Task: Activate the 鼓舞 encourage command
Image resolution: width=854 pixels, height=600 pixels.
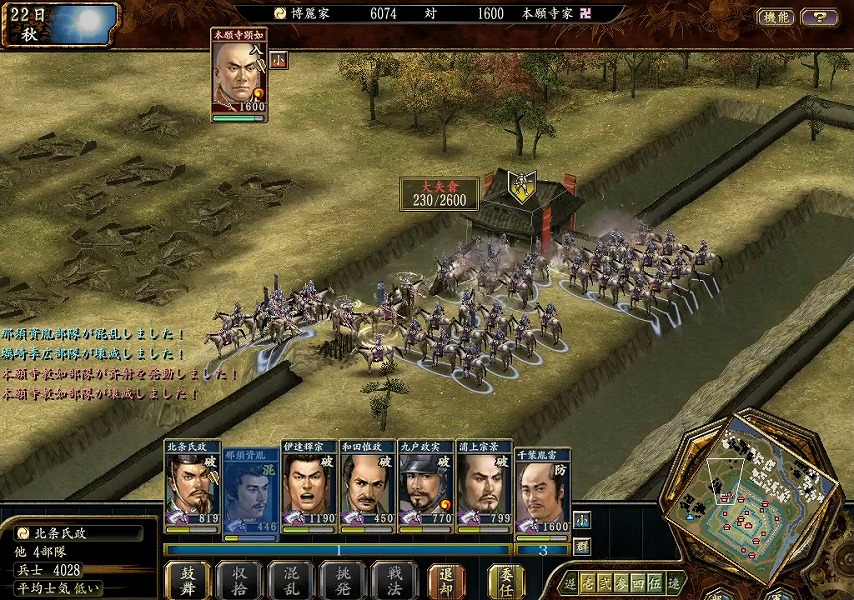Action: (188, 579)
